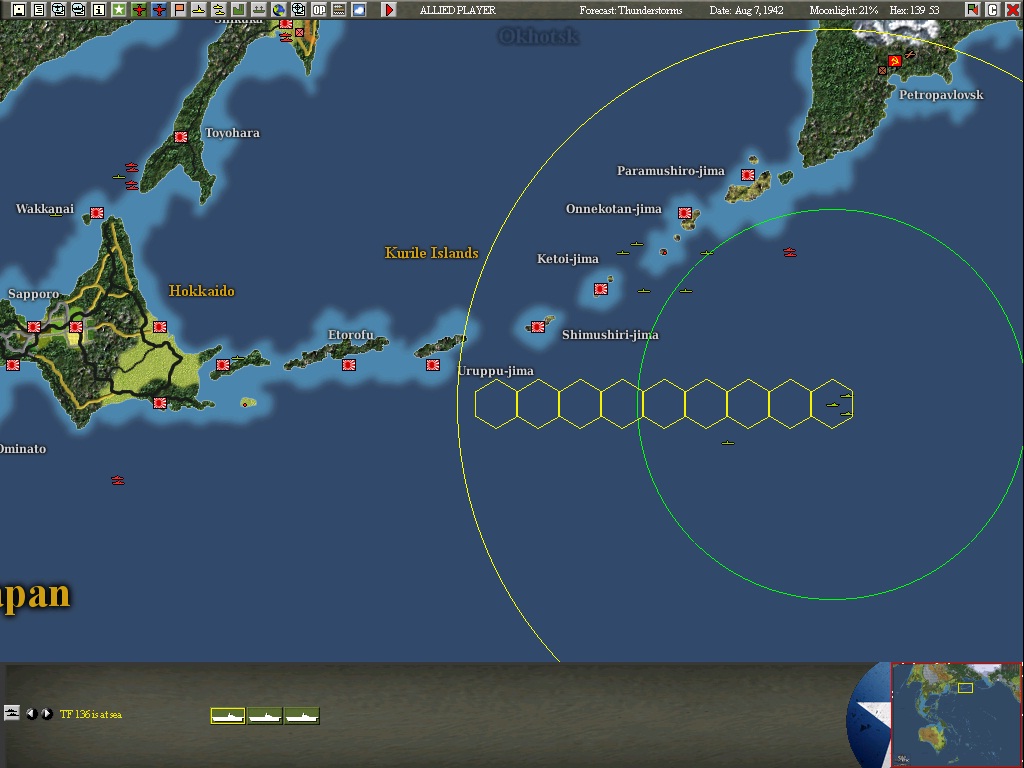Open the globe toolbar icon
Viewport: 1024px width, 768px height.
(x=279, y=10)
